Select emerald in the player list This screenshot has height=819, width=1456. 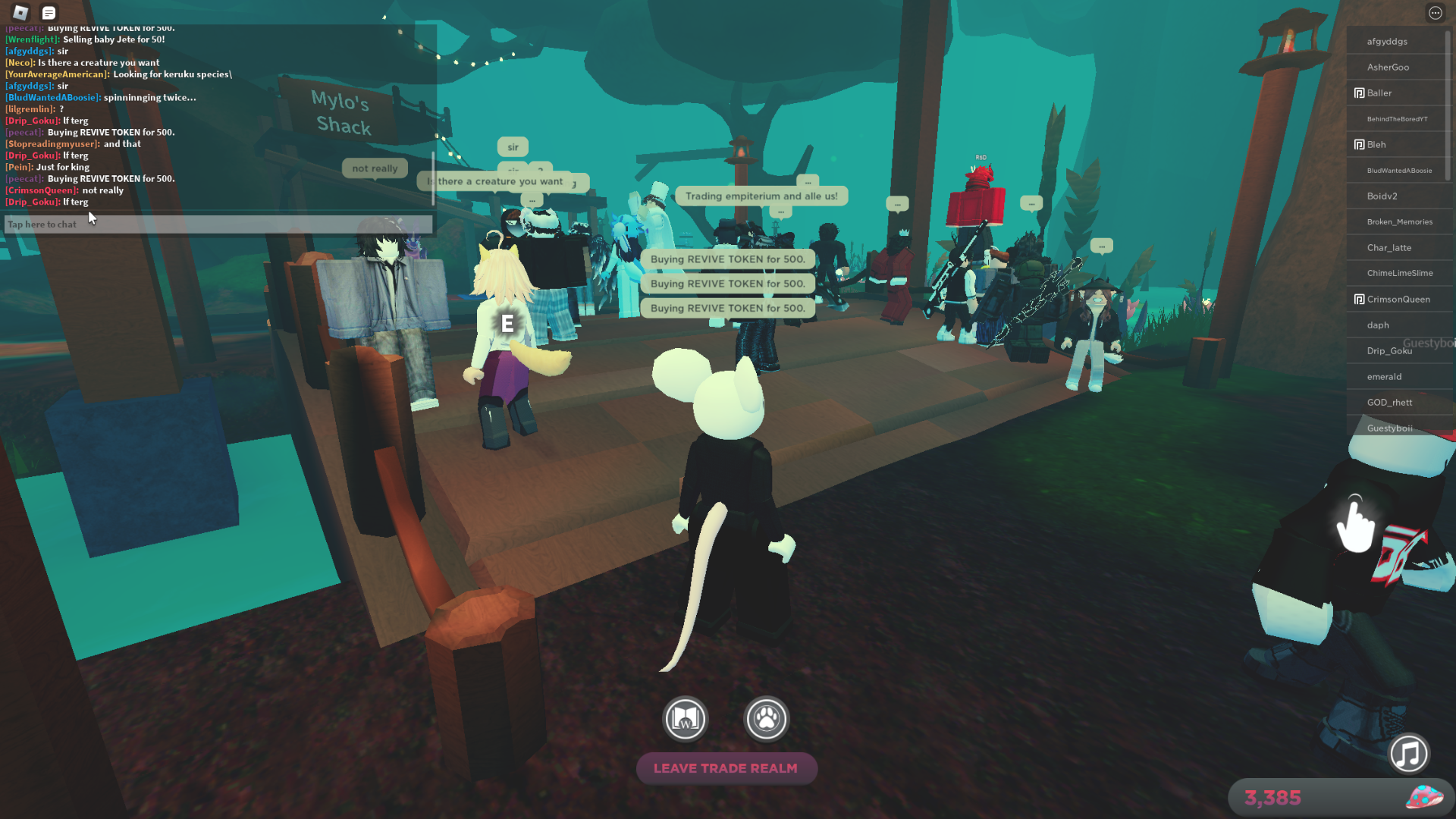[x=1384, y=377]
